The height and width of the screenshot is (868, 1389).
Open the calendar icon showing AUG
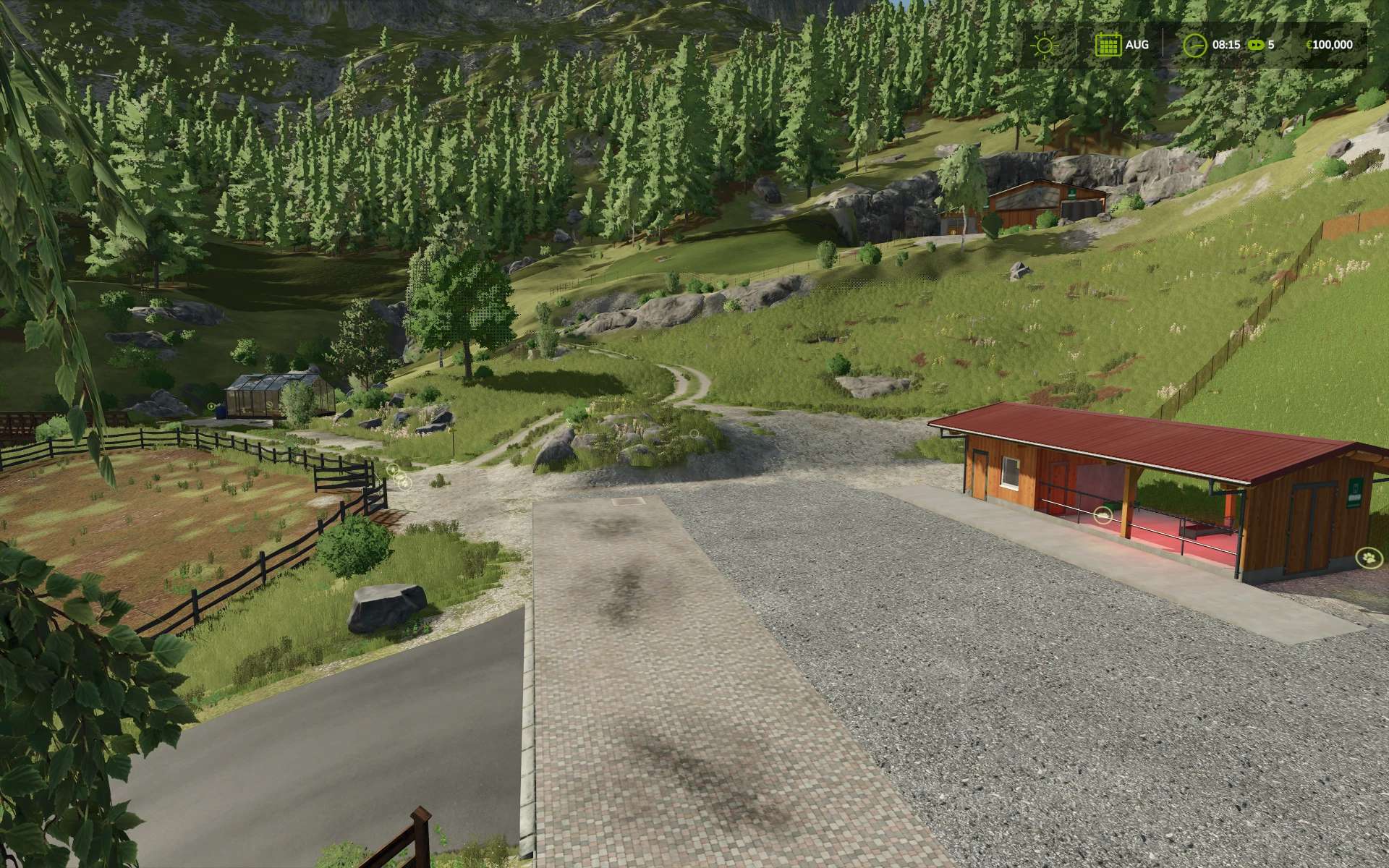pos(1108,45)
